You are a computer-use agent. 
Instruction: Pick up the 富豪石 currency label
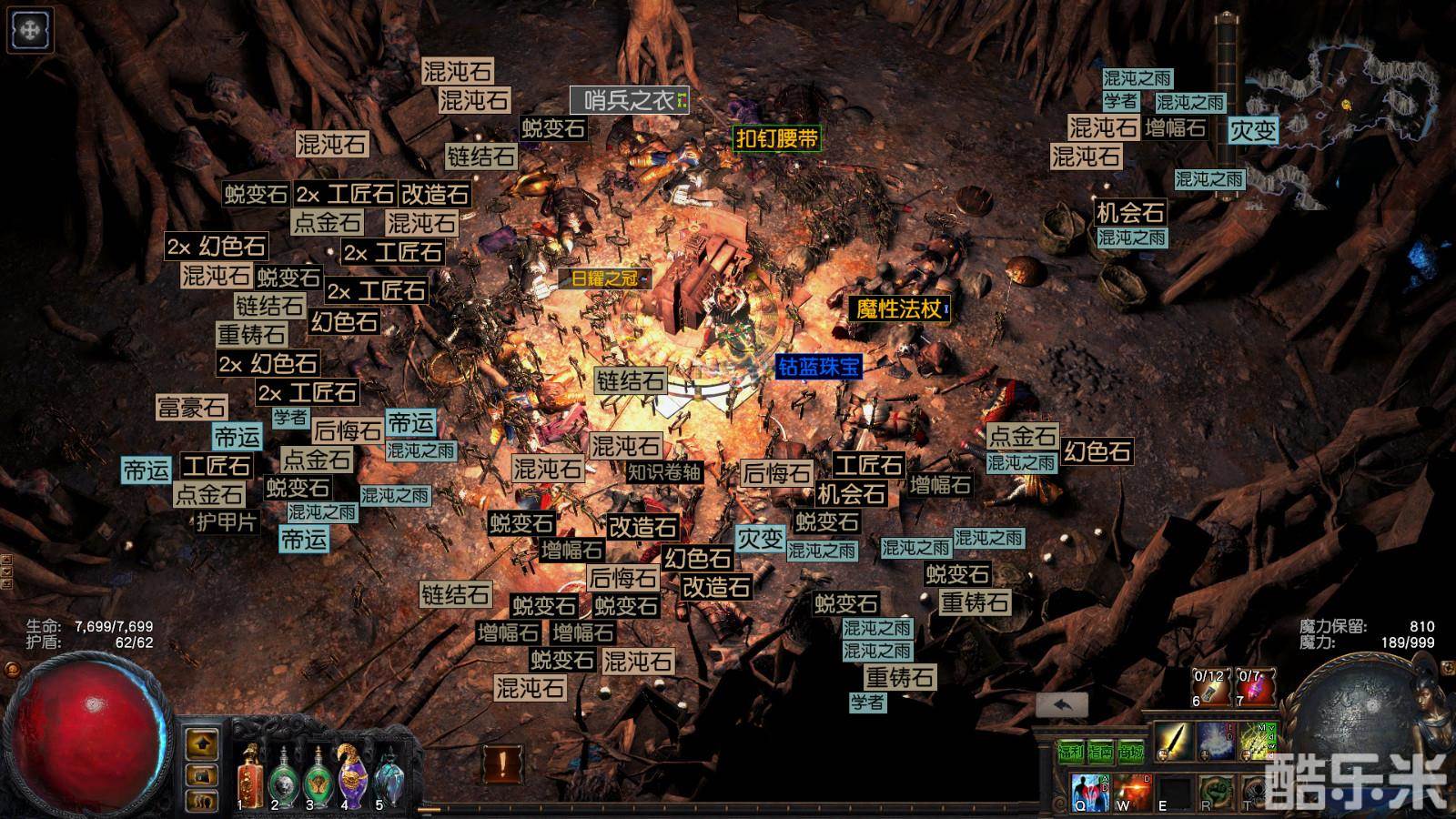coord(191,407)
